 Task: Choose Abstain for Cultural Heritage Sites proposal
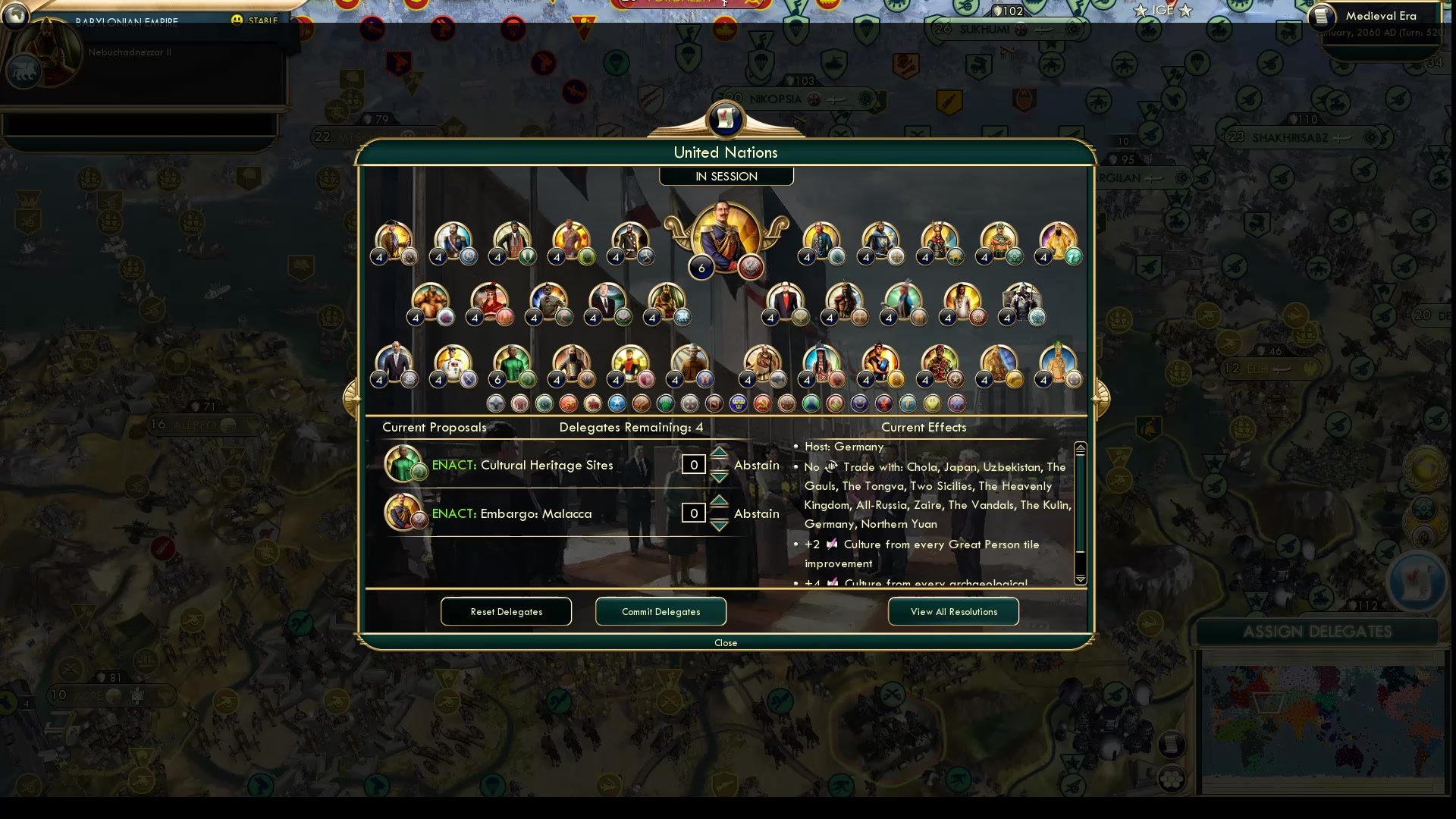click(756, 465)
